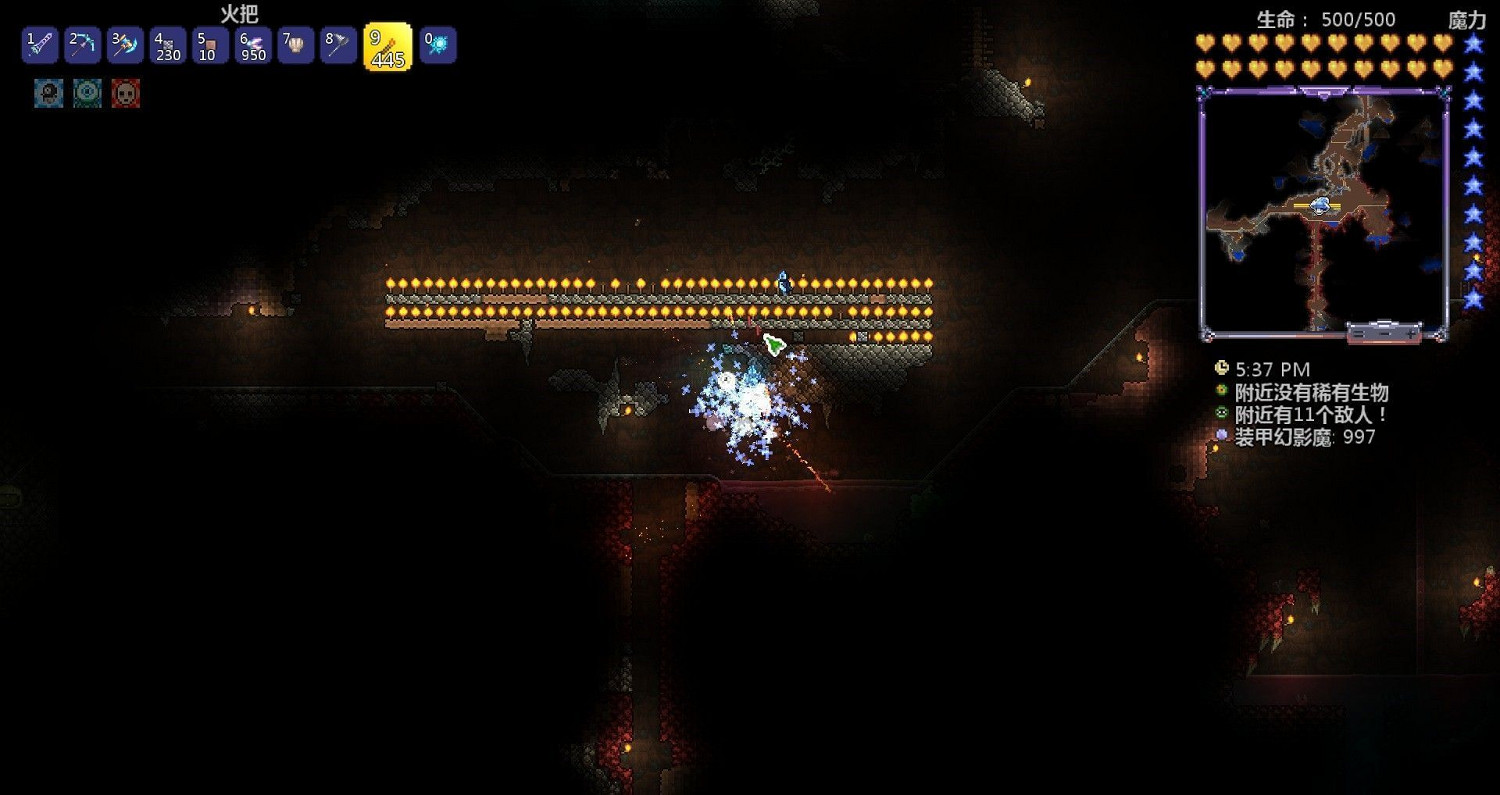Select the weapon in hotbar slot 1
Viewport: 1500px width, 795px height.
39,45
